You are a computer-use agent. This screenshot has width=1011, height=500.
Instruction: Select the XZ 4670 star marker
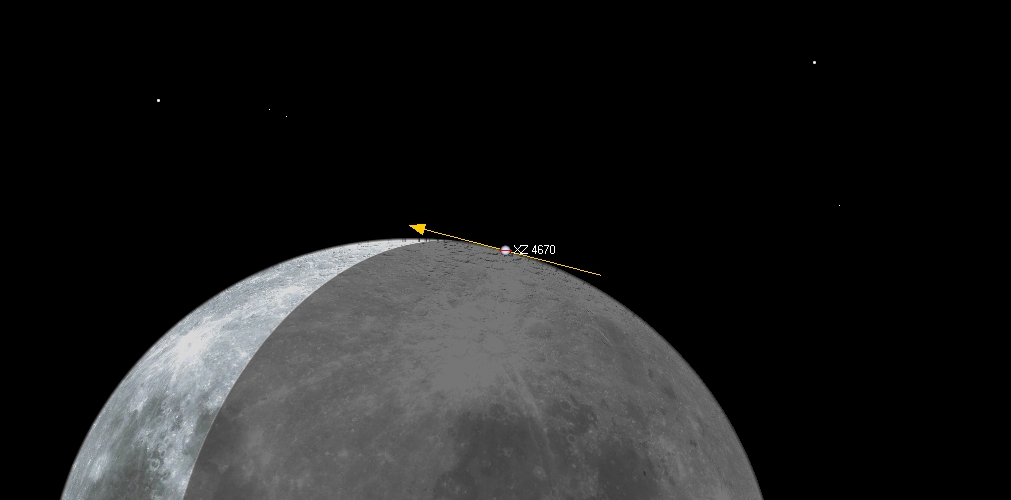506,250
